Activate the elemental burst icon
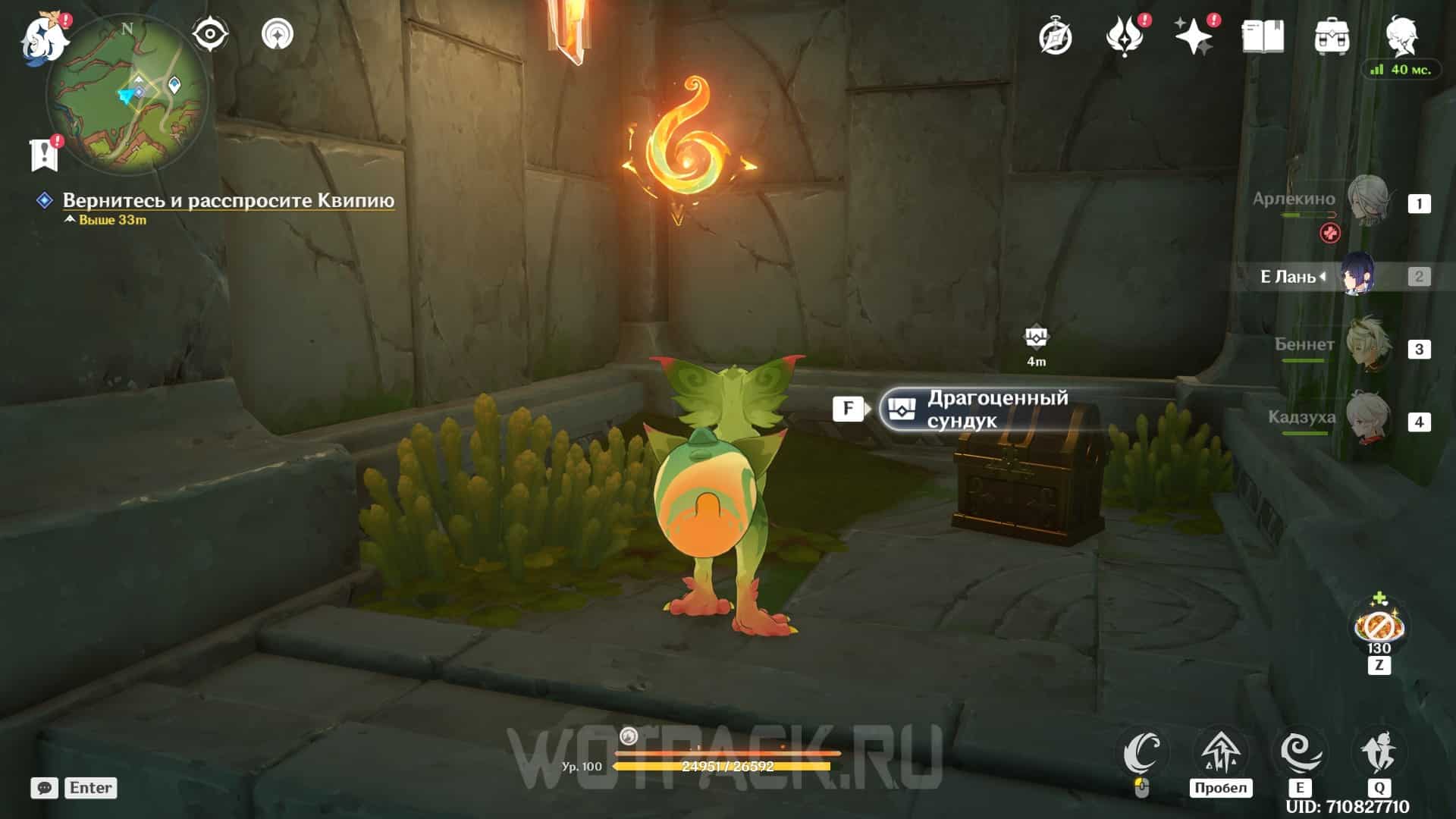 point(1379,753)
